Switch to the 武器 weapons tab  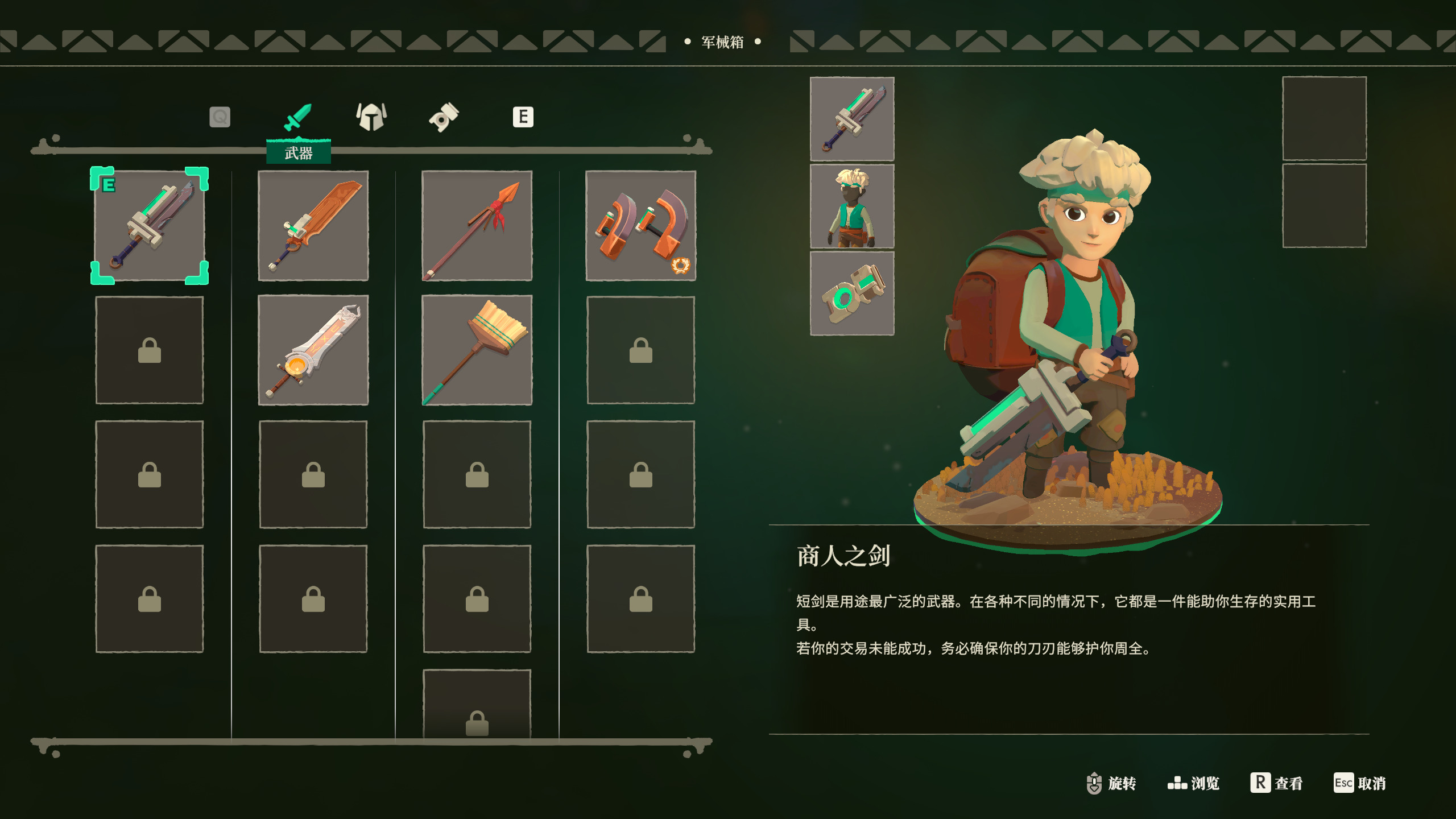click(x=298, y=118)
